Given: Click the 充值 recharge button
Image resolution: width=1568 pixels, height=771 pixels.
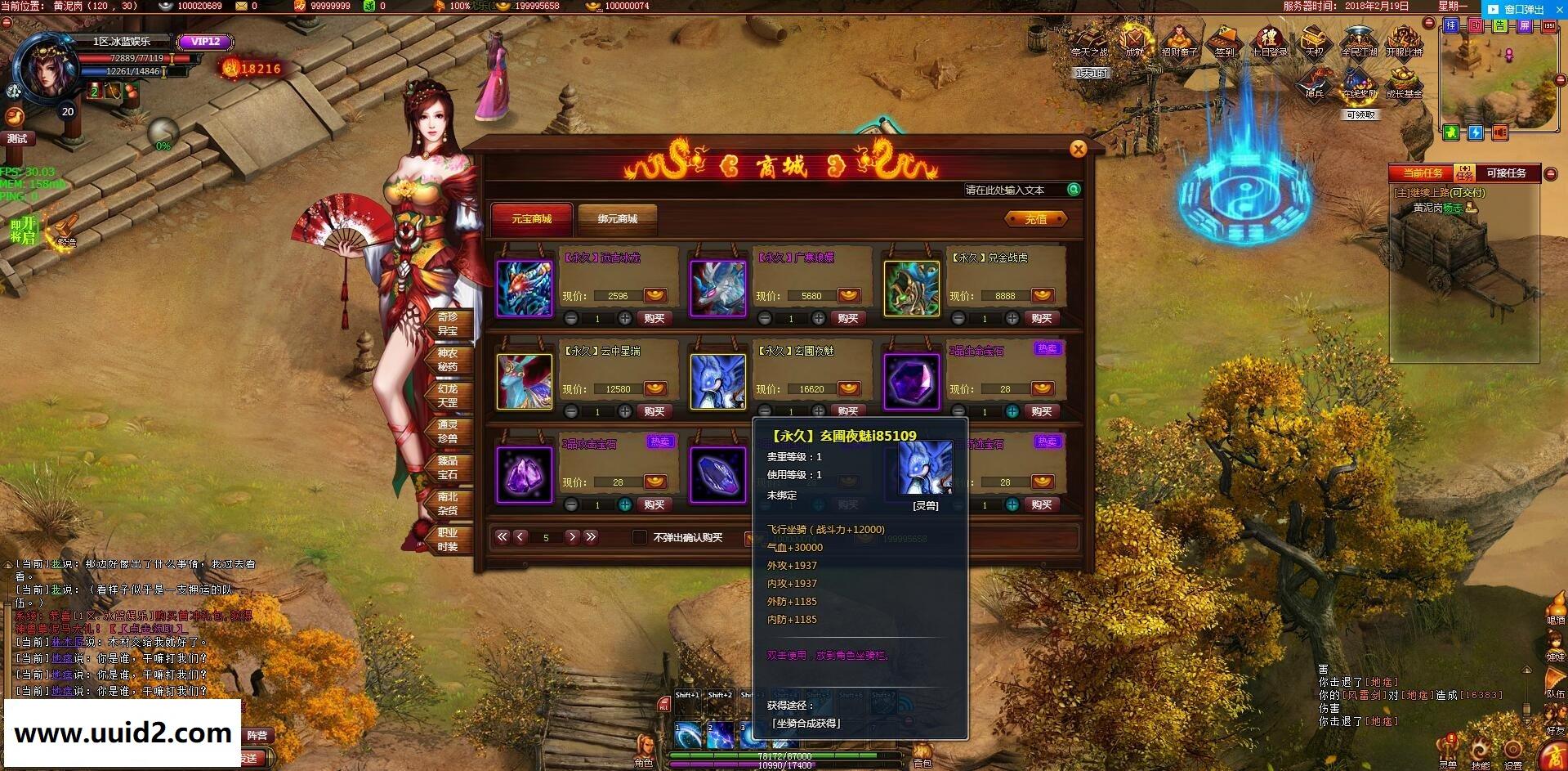Looking at the screenshot, I should (1035, 219).
